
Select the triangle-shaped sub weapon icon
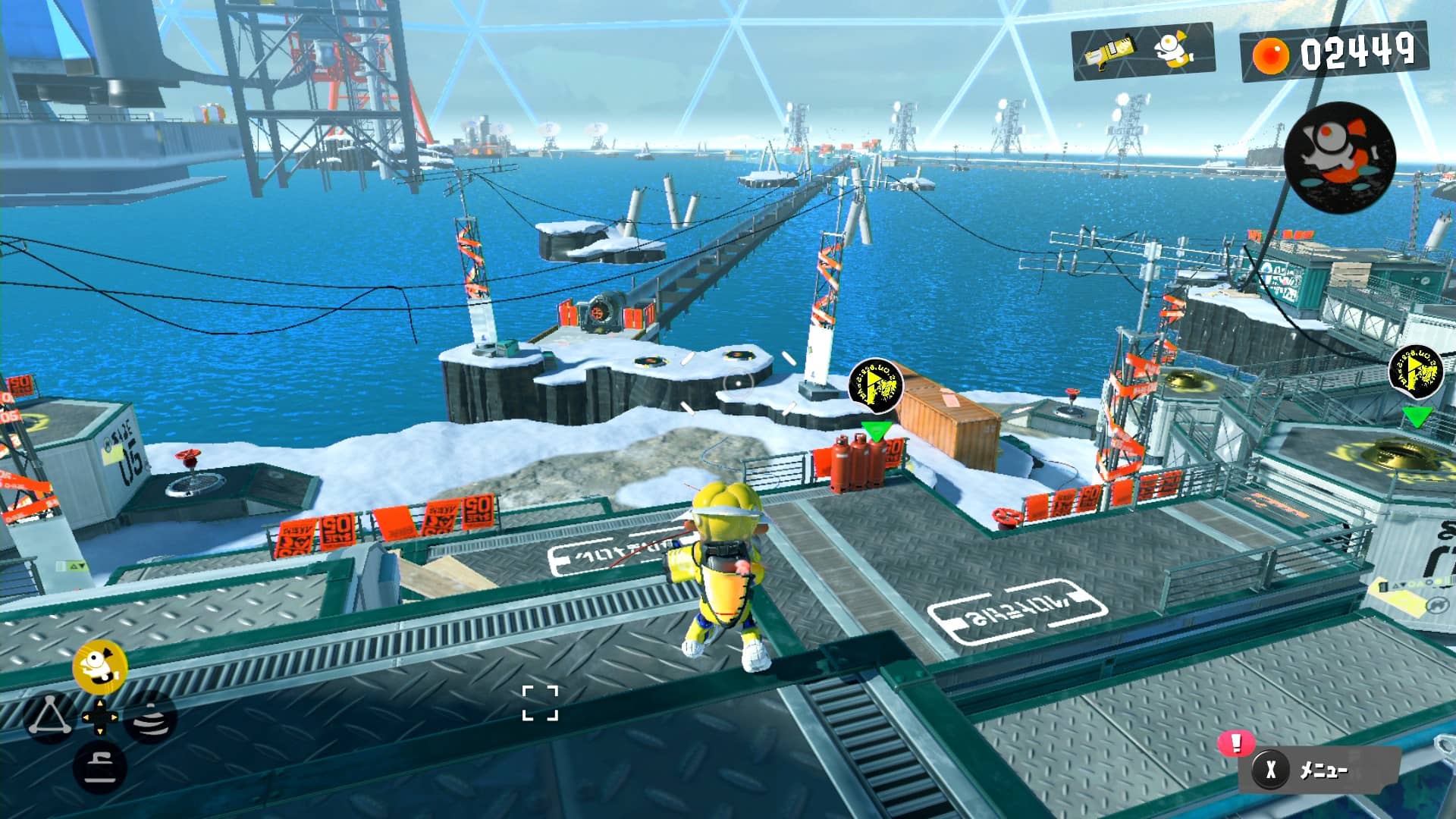coord(50,715)
